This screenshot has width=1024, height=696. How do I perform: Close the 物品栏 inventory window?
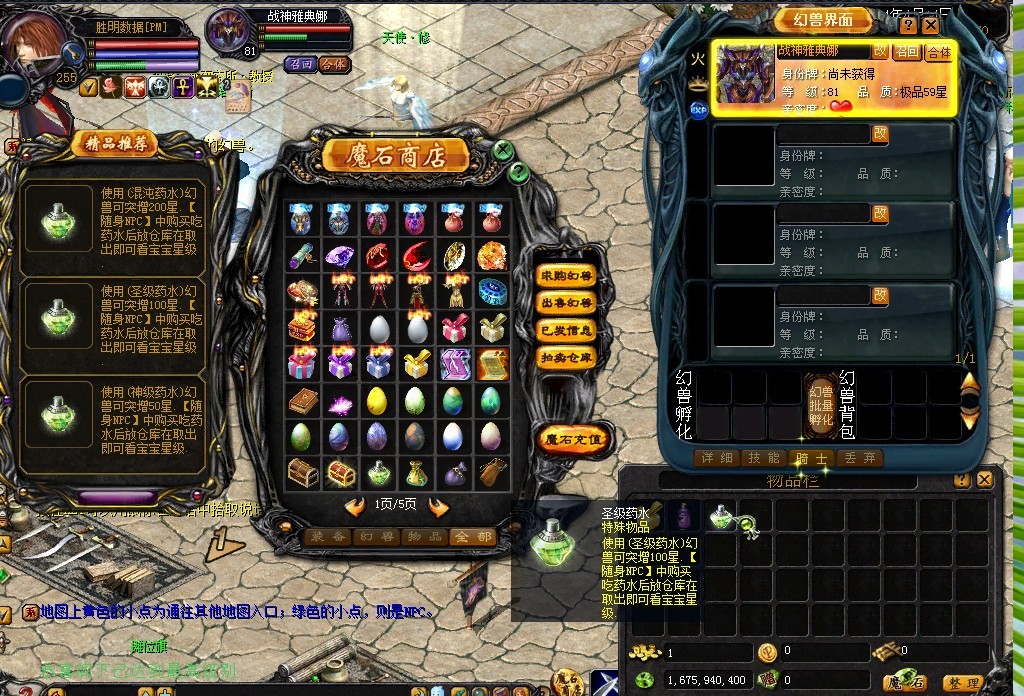[985, 480]
